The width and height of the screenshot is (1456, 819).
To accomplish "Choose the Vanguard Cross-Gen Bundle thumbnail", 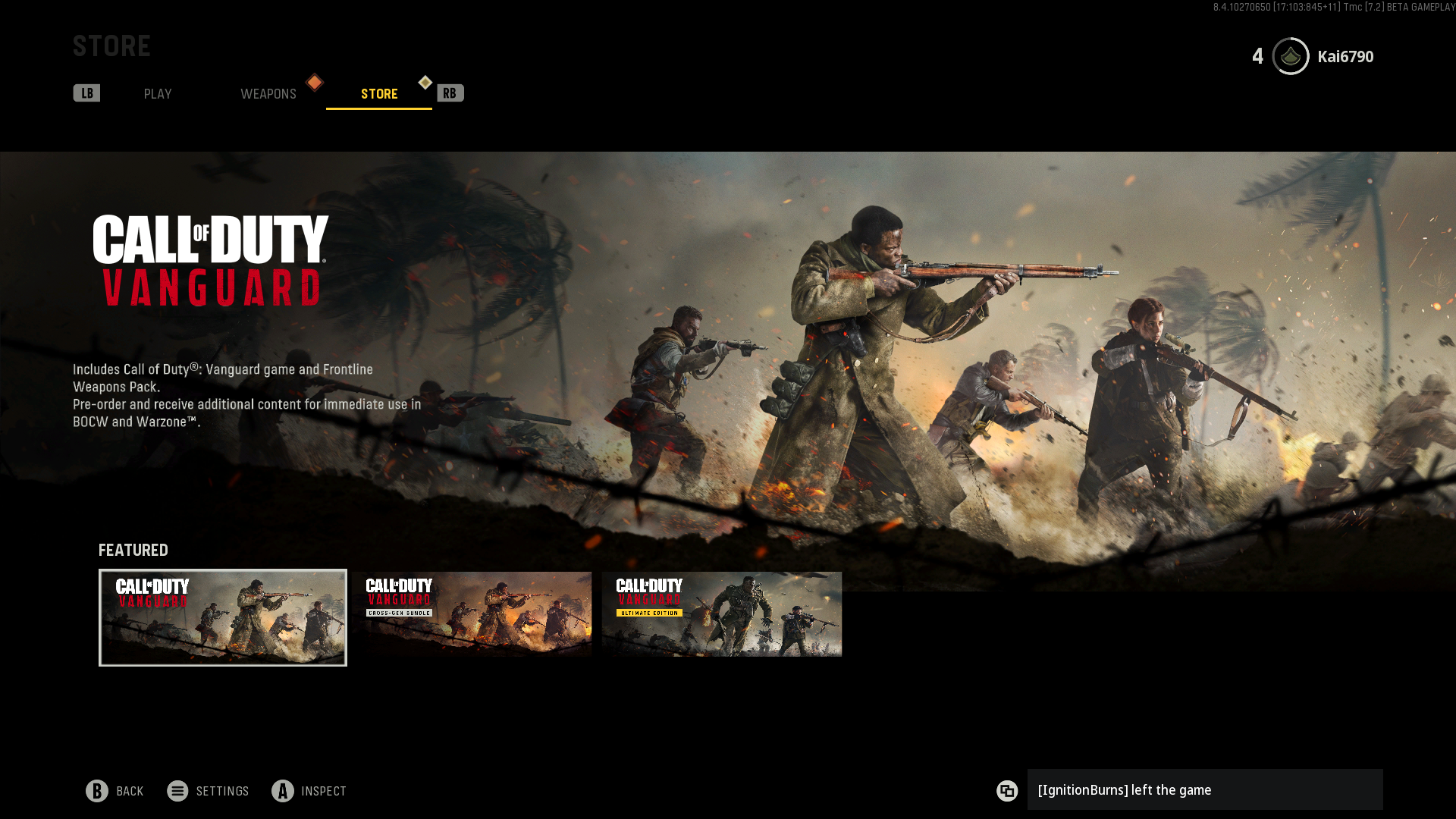I will (472, 614).
